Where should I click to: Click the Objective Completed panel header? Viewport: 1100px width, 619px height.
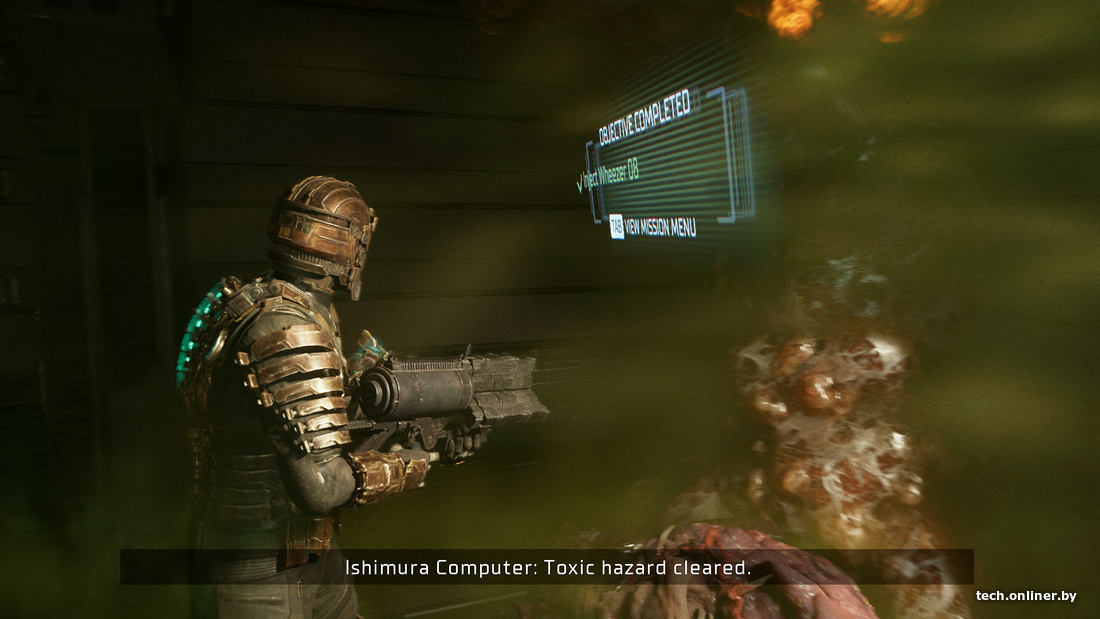click(x=644, y=116)
